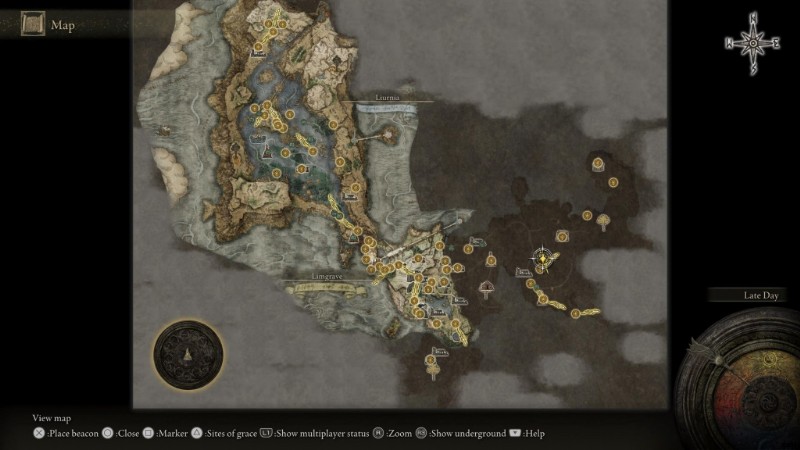The height and width of the screenshot is (450, 800).
Task: Select the Roundtable Hold medallion on the map
Action: [190, 356]
